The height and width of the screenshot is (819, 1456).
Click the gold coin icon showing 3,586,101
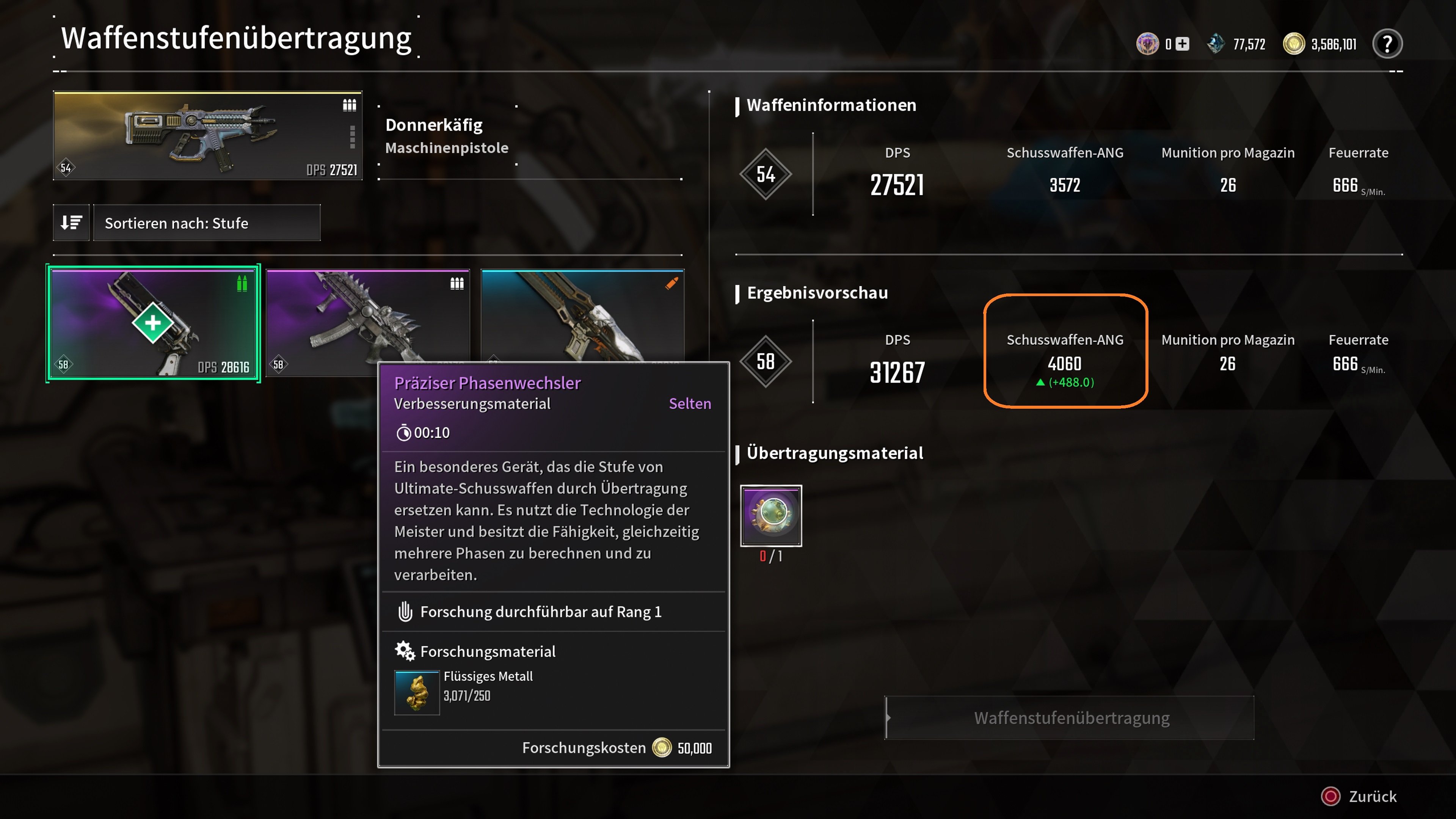tap(1294, 43)
